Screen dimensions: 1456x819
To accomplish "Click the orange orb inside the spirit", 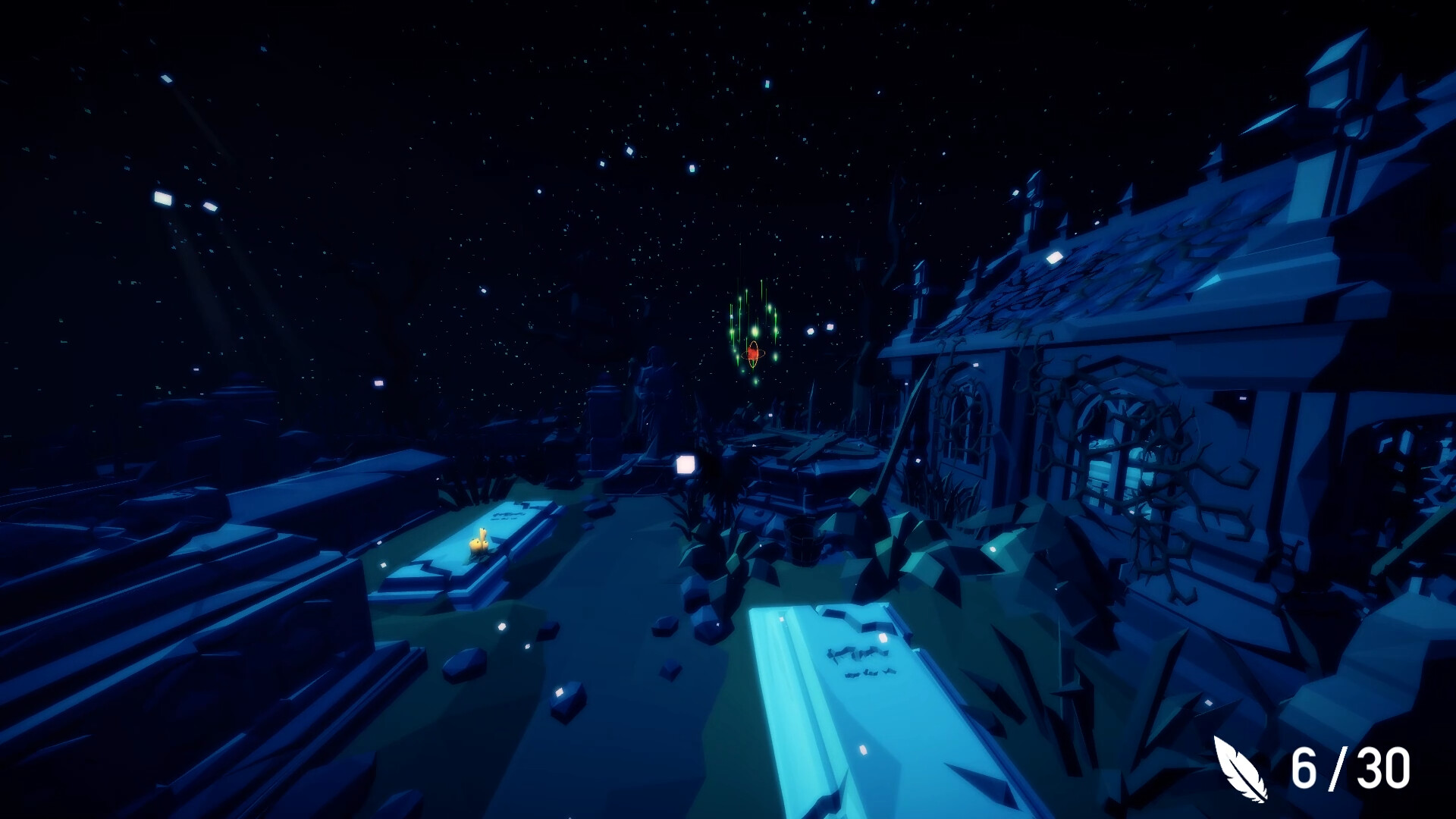I will click(751, 353).
